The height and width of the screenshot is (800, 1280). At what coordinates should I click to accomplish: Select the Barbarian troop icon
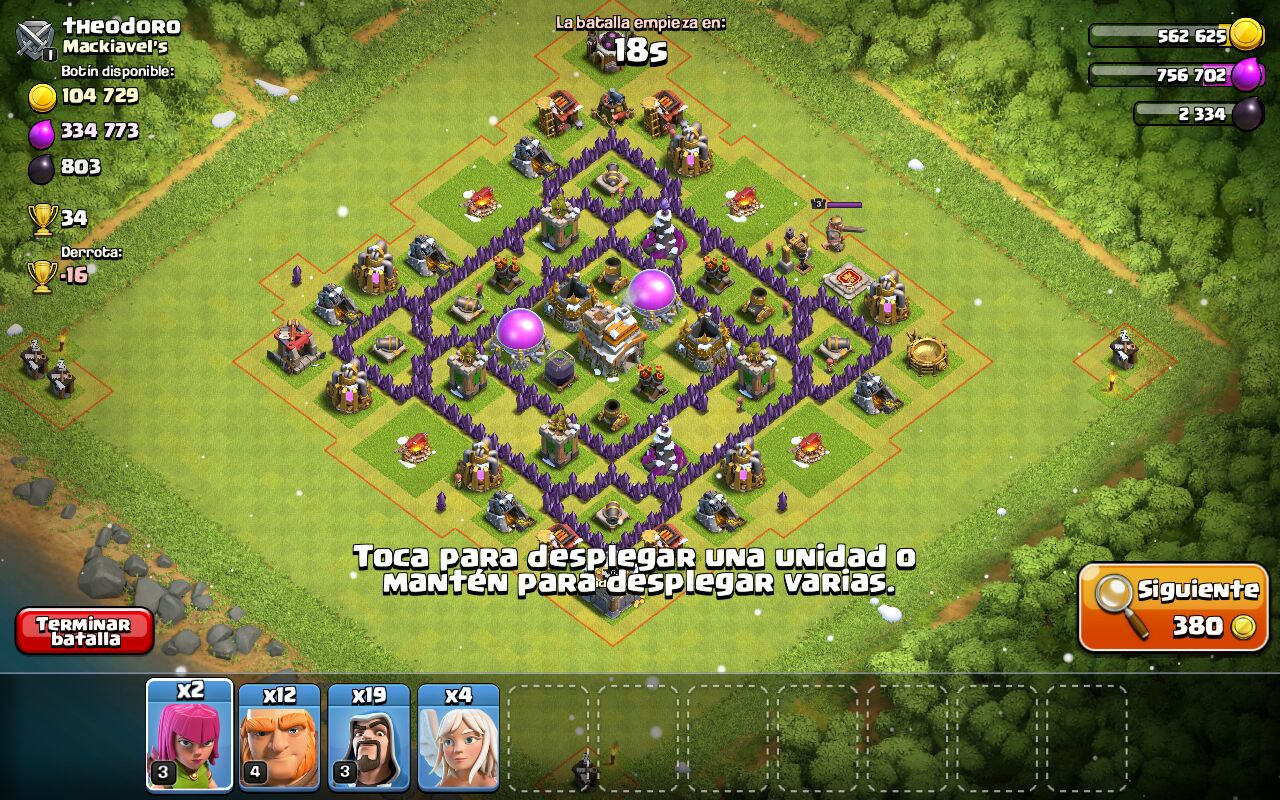pos(281,735)
